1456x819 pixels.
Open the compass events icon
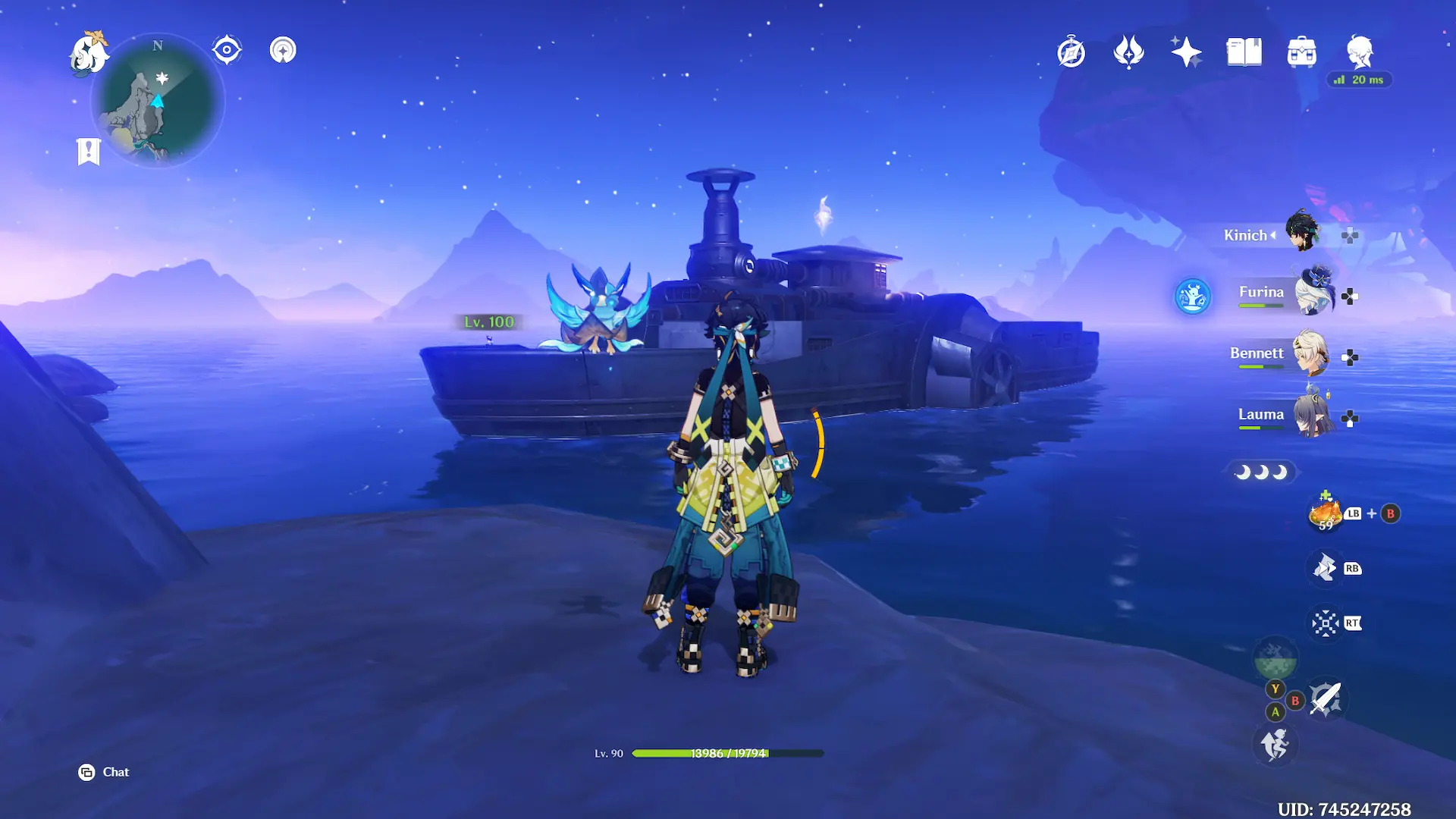pos(1071,52)
